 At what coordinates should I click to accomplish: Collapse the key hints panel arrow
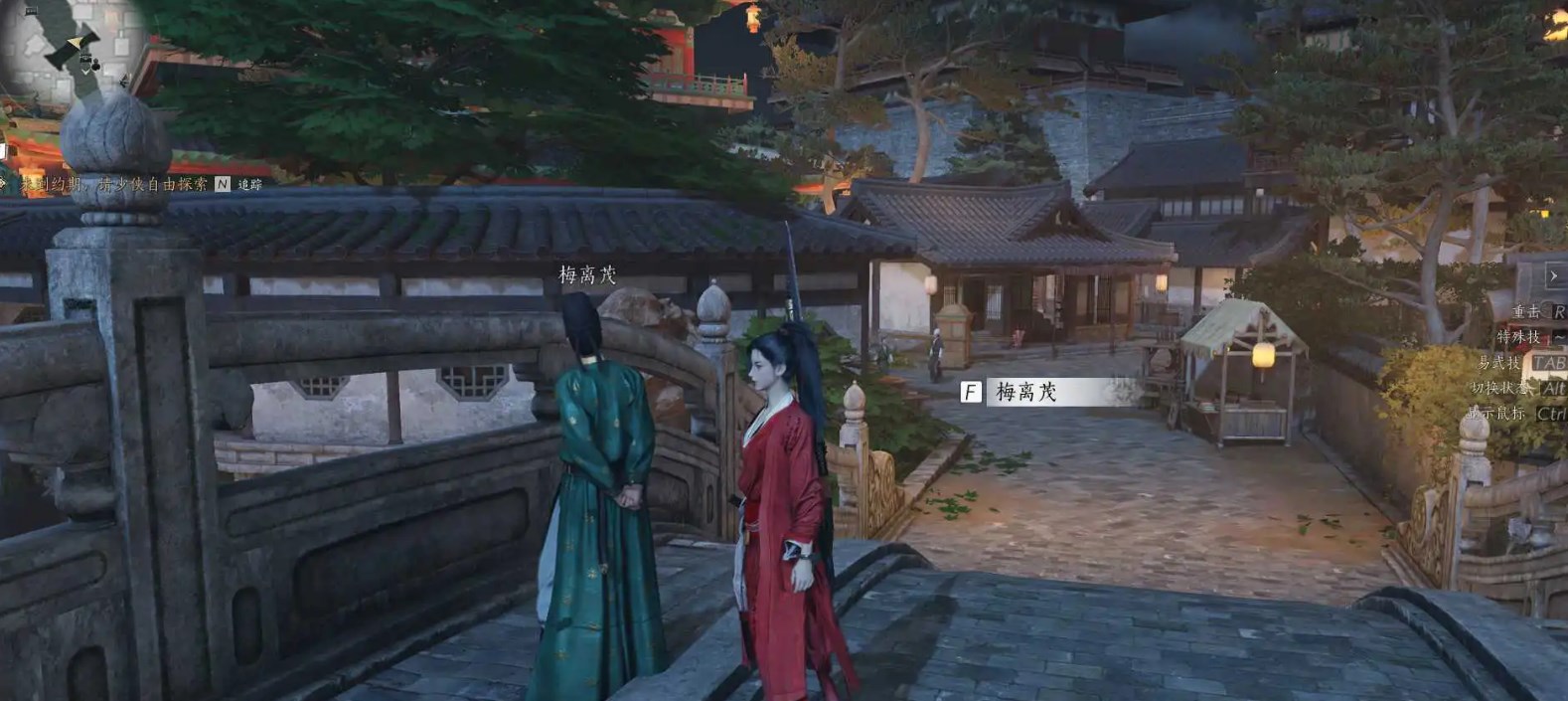click(x=1553, y=275)
